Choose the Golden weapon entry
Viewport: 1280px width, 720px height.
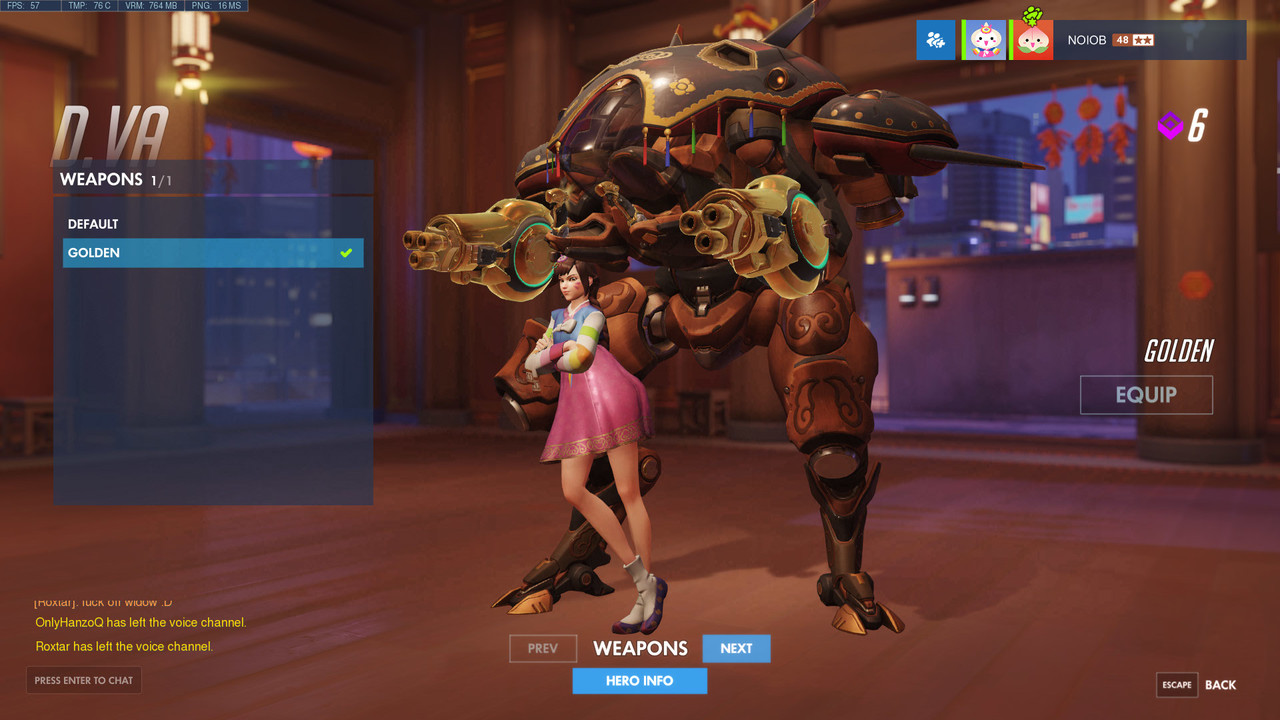(x=212, y=253)
